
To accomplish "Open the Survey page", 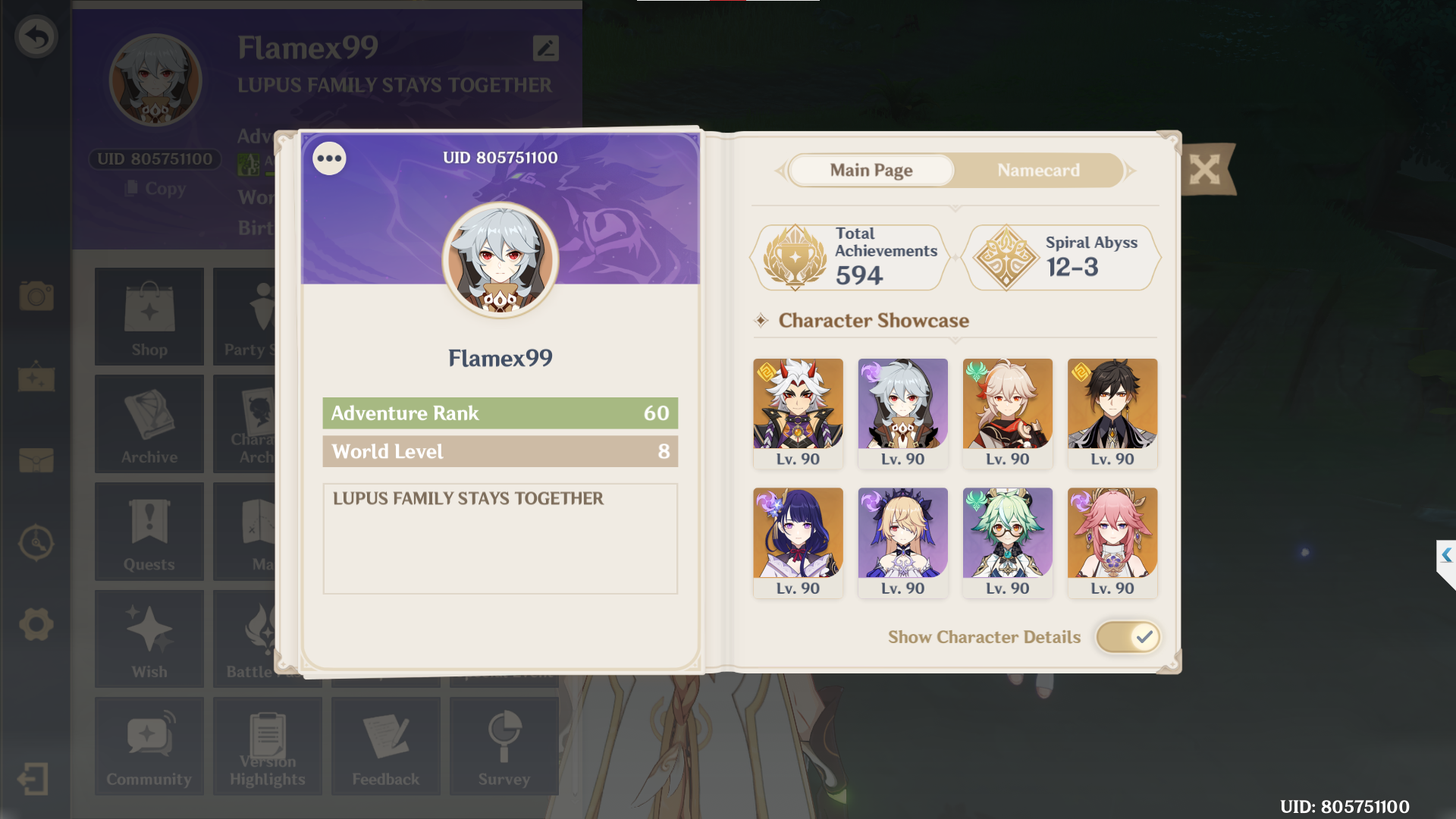I will pos(504,746).
